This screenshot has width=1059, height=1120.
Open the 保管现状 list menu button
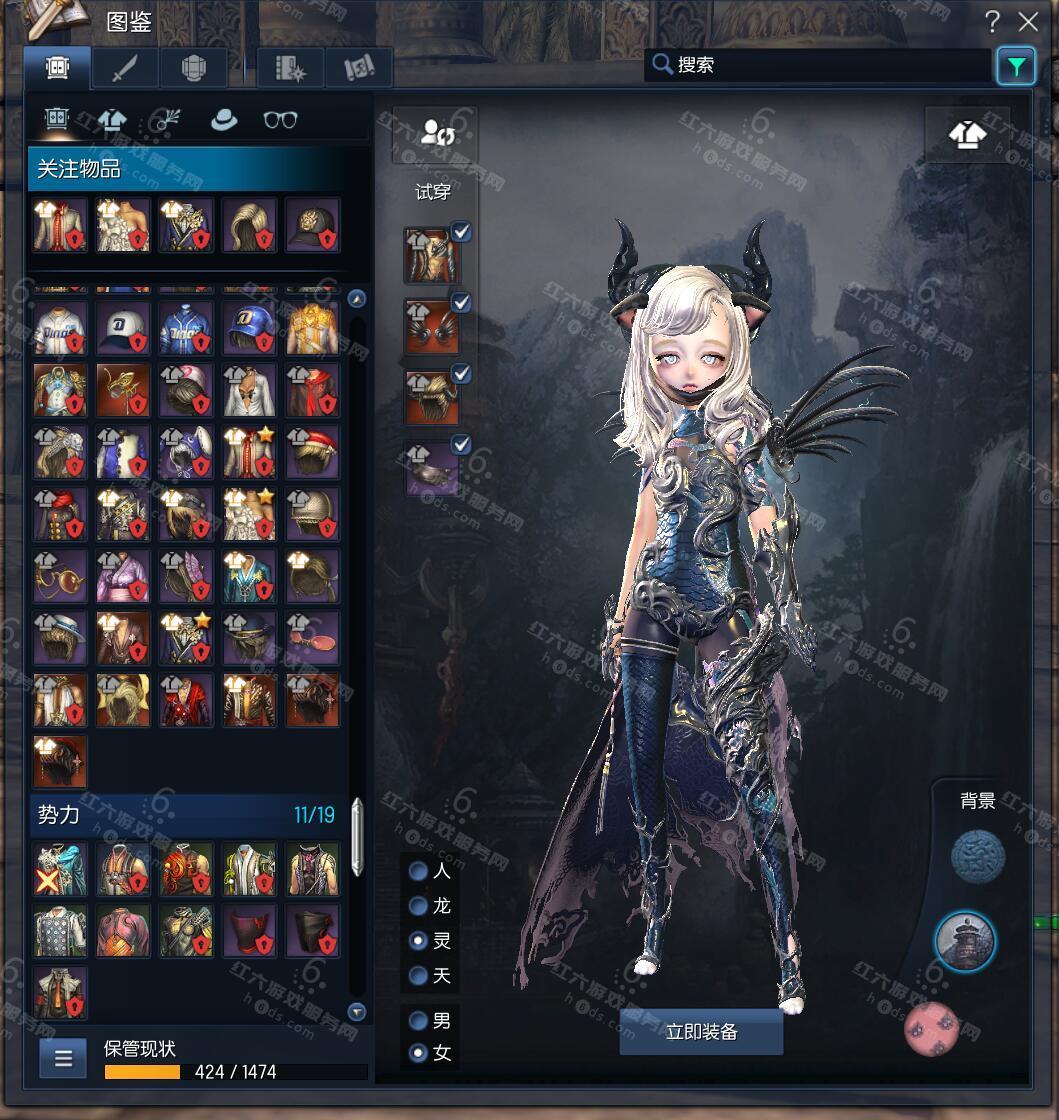63,1059
